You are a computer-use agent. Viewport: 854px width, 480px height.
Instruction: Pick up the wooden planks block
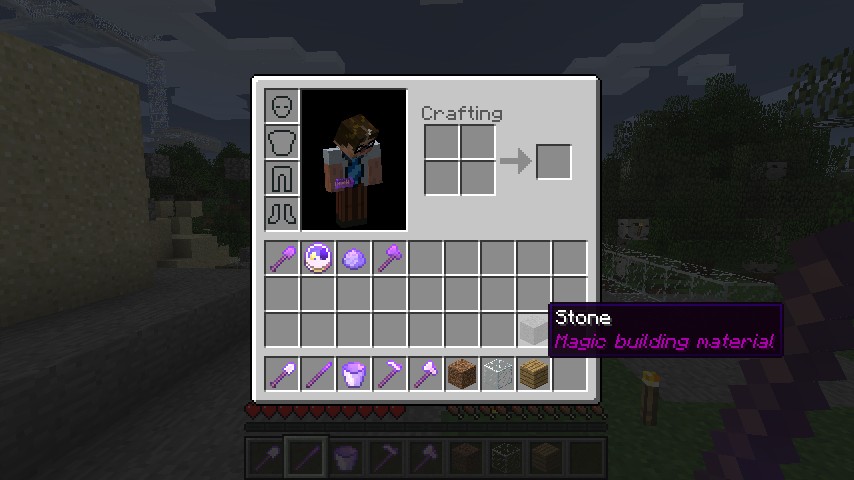[533, 374]
